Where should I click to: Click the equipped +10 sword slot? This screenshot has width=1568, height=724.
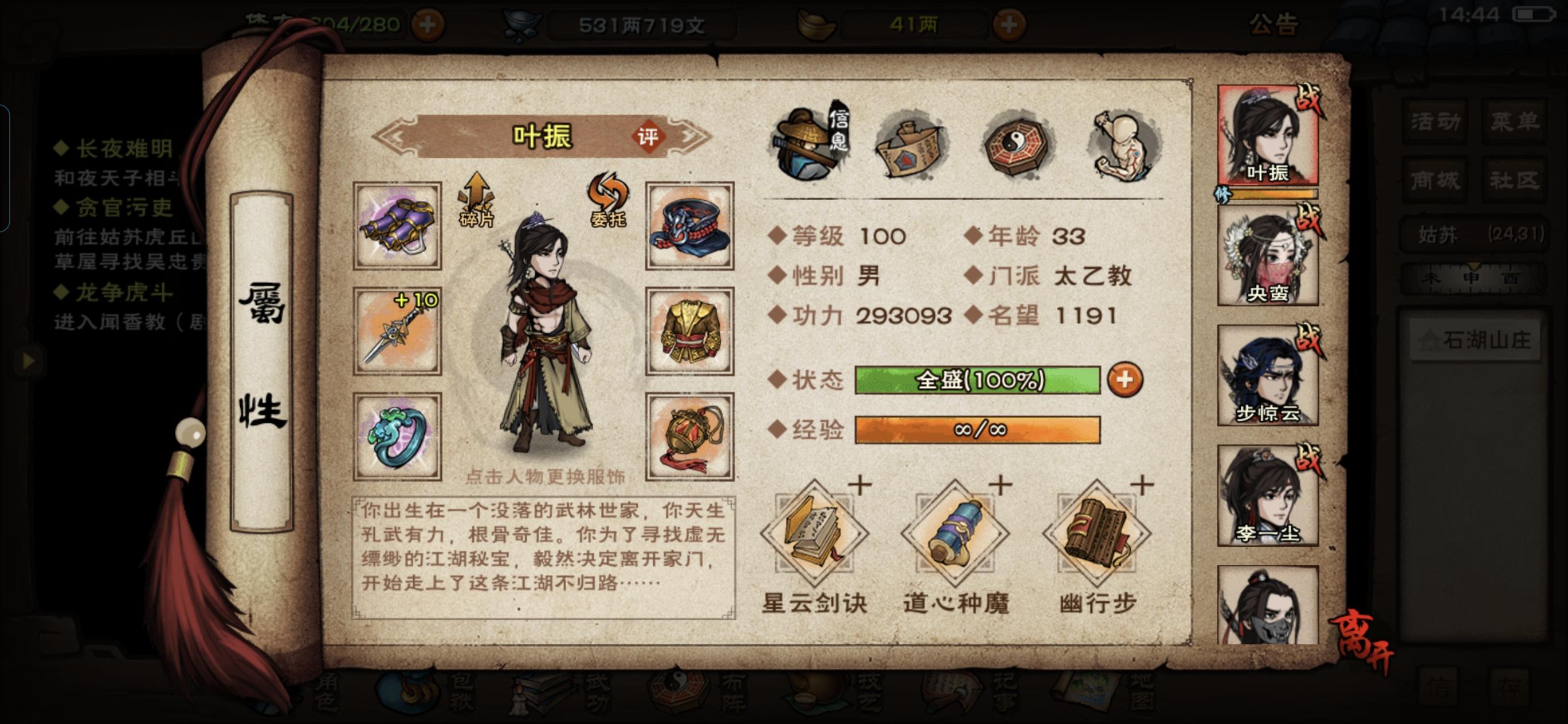pyautogui.click(x=396, y=329)
